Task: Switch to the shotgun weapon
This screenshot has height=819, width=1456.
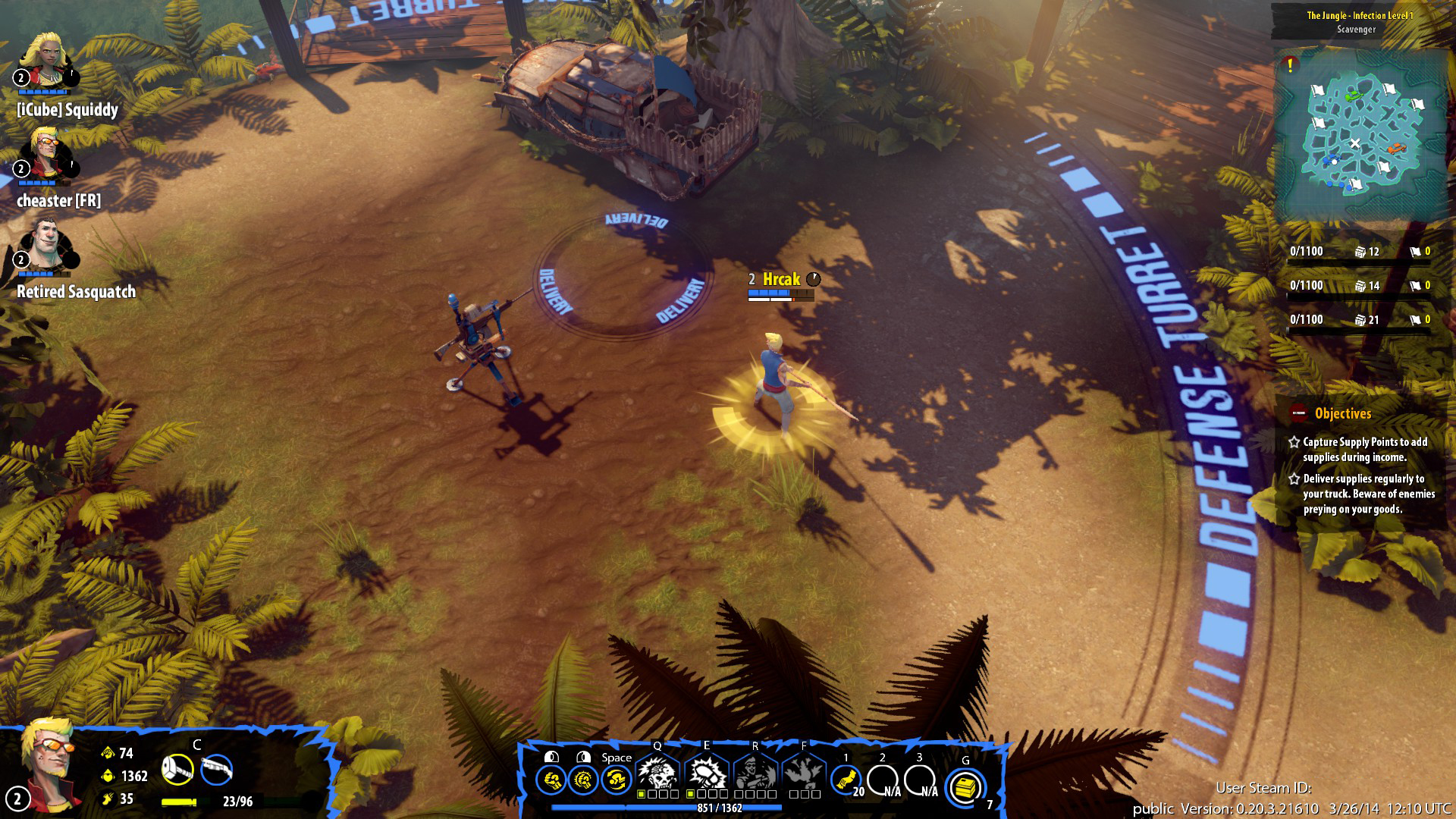Action: point(217,770)
